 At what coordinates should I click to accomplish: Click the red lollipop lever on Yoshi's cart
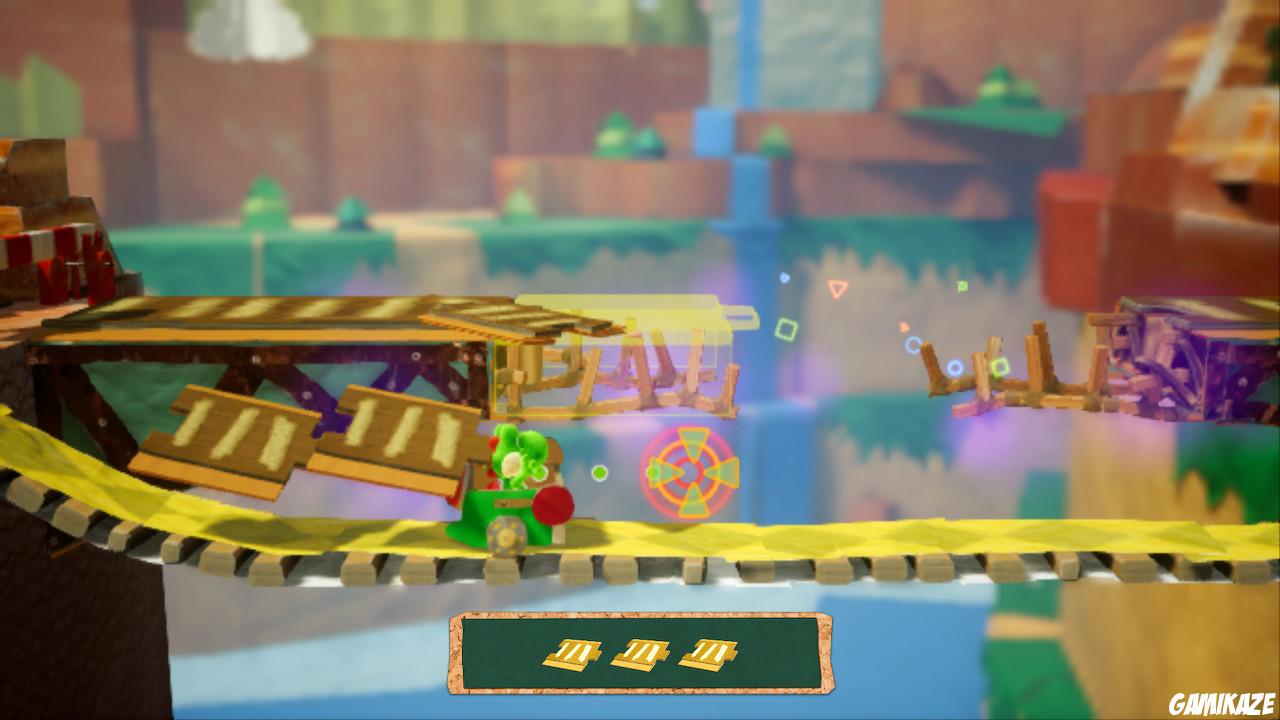pos(551,507)
